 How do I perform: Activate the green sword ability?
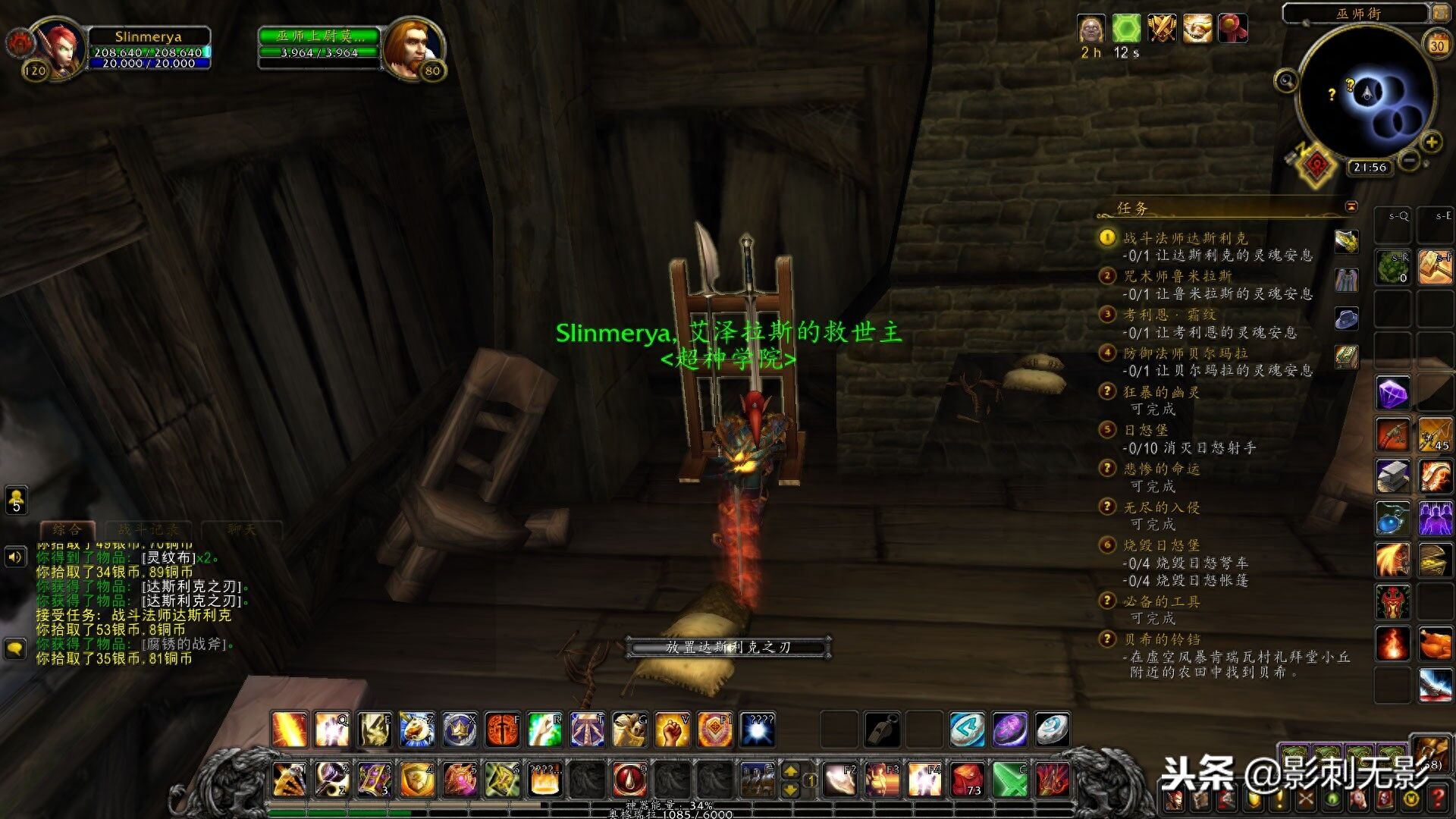pyautogui.click(x=1010, y=780)
